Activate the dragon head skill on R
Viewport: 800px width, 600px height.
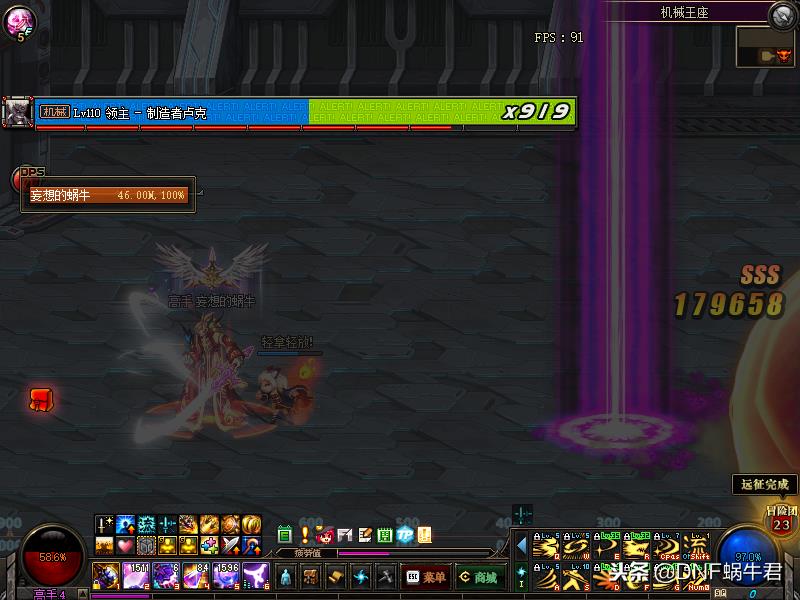tap(637, 546)
